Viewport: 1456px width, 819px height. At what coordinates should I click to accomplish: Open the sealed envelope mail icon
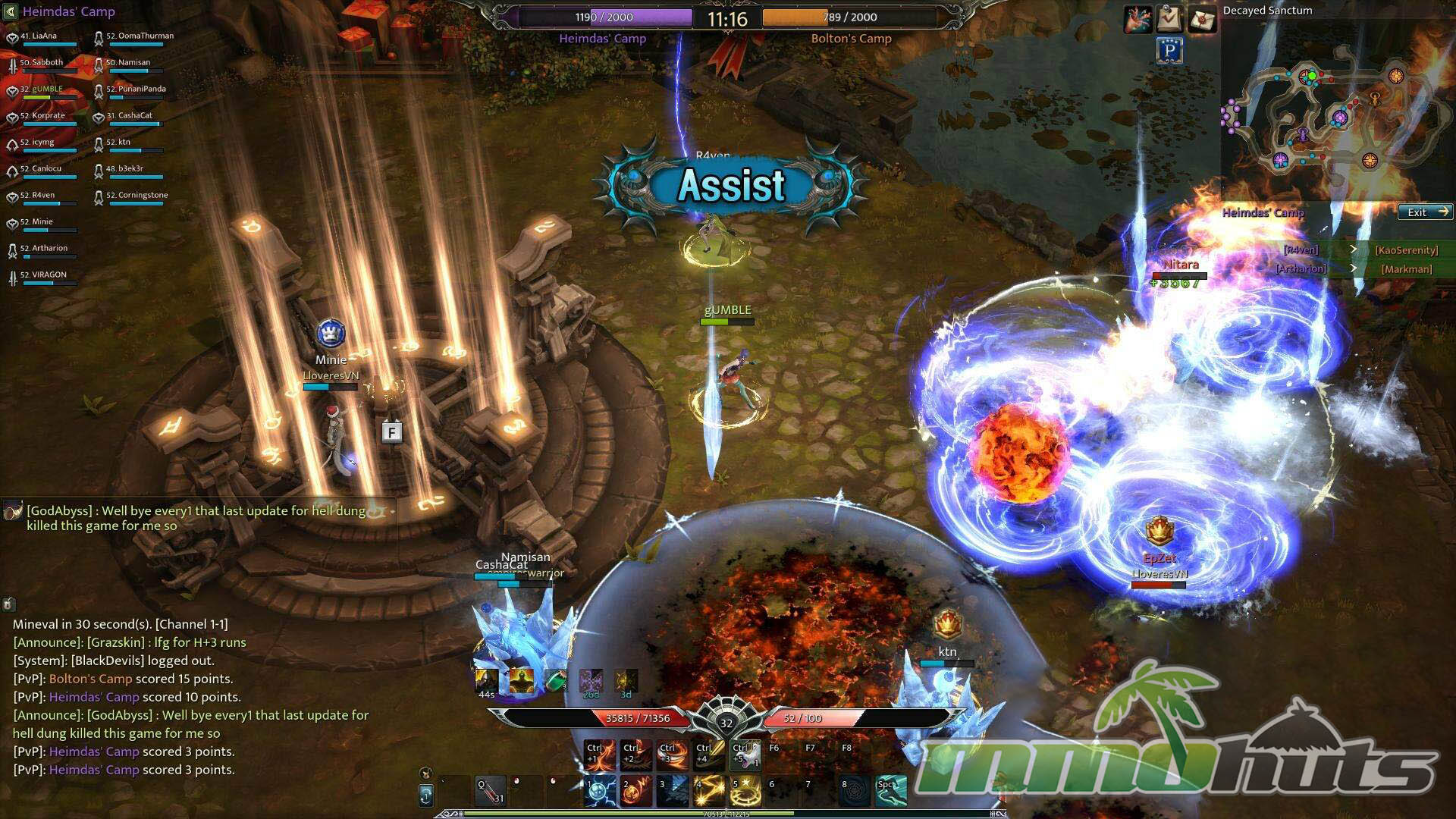pos(1202,19)
